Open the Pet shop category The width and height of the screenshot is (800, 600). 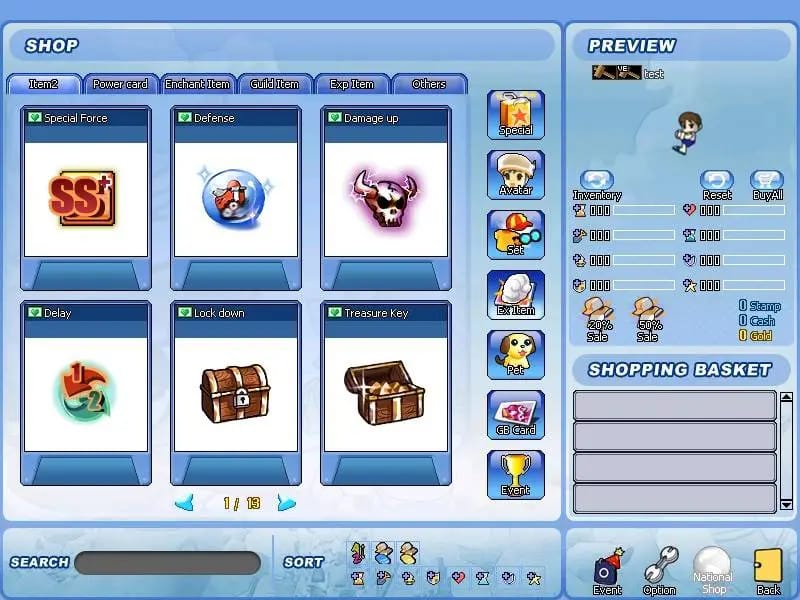(516, 355)
